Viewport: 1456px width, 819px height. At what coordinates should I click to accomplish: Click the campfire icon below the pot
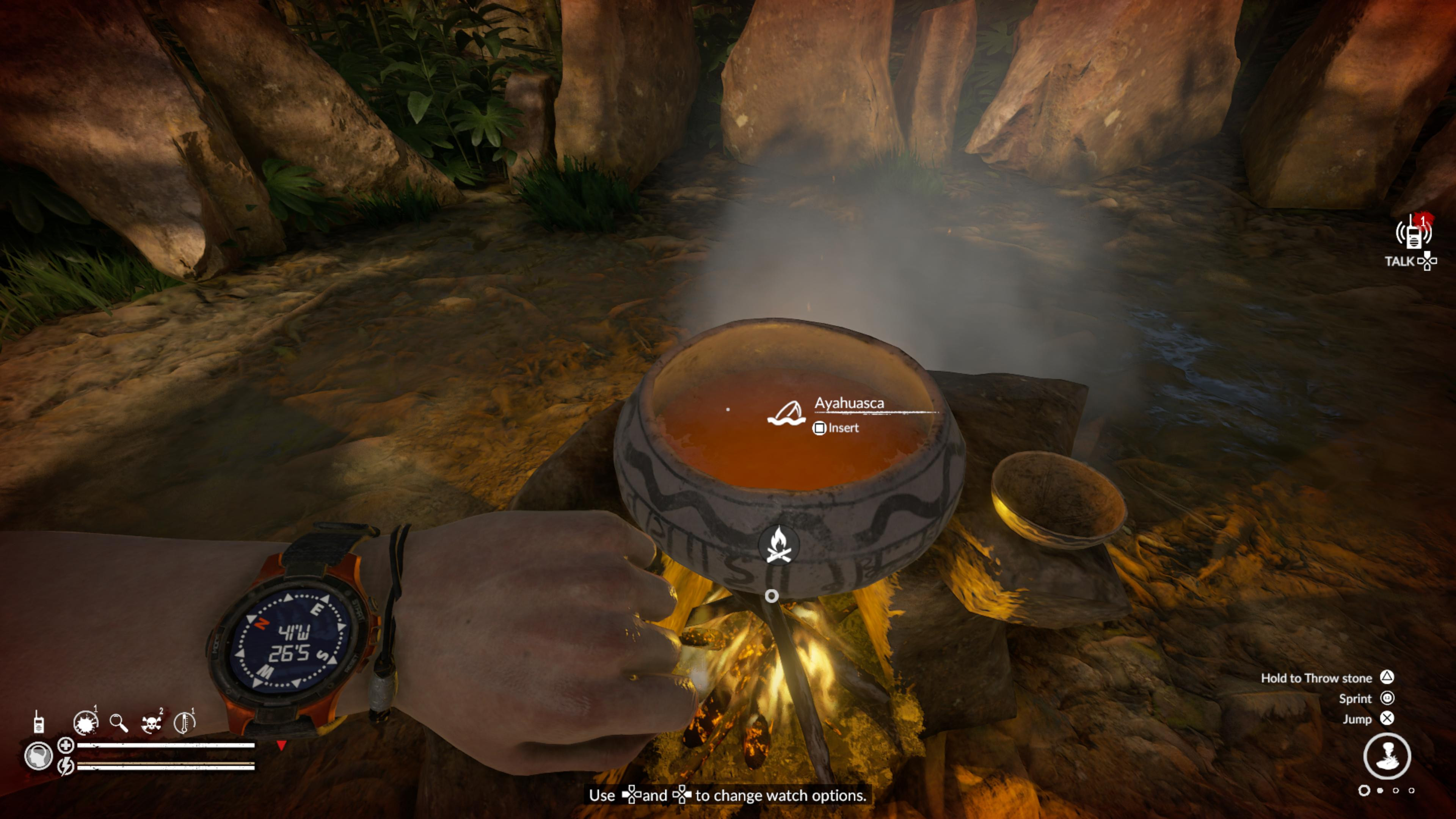tap(778, 545)
